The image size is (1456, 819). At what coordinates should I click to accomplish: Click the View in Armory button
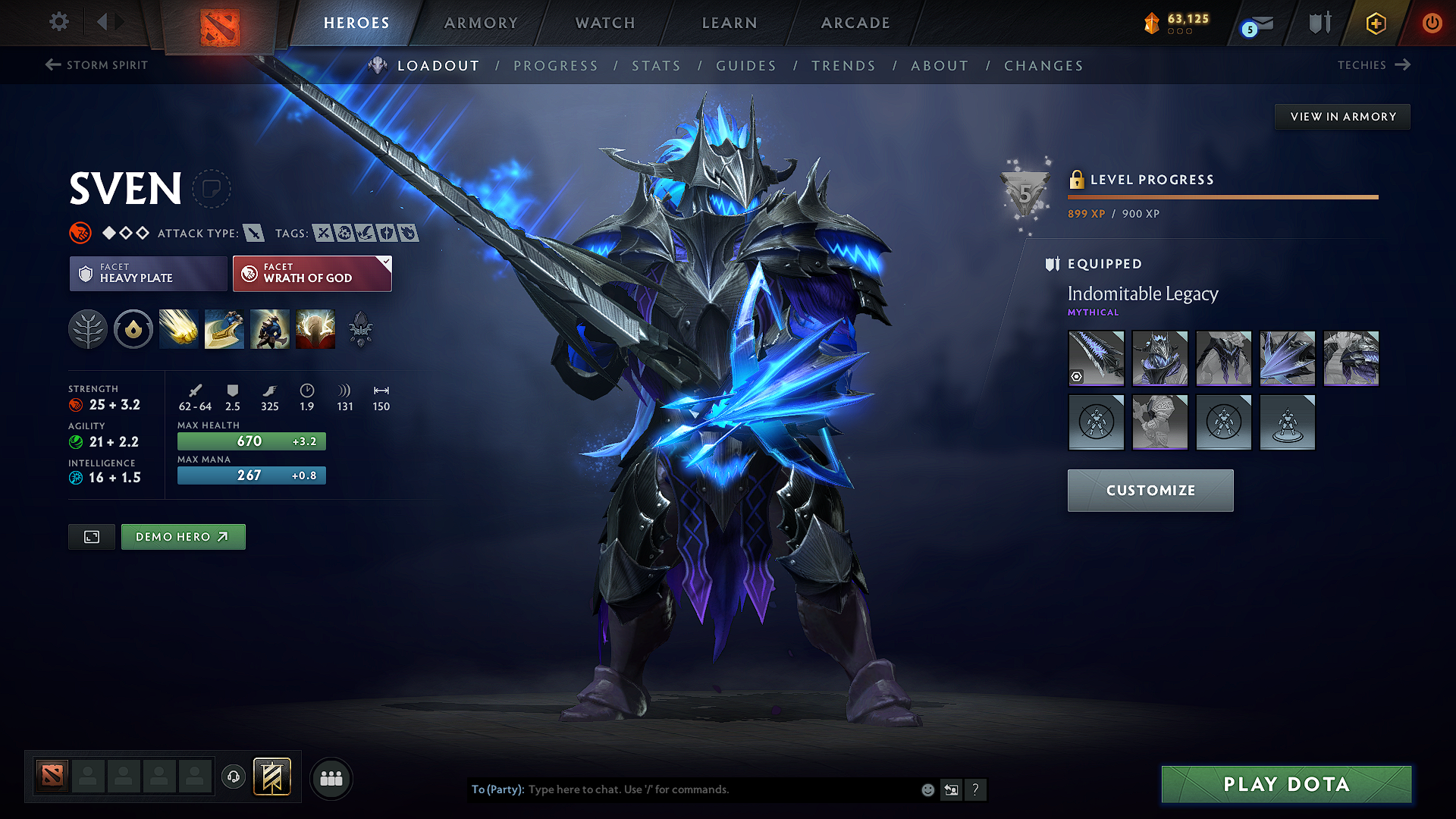1342,117
